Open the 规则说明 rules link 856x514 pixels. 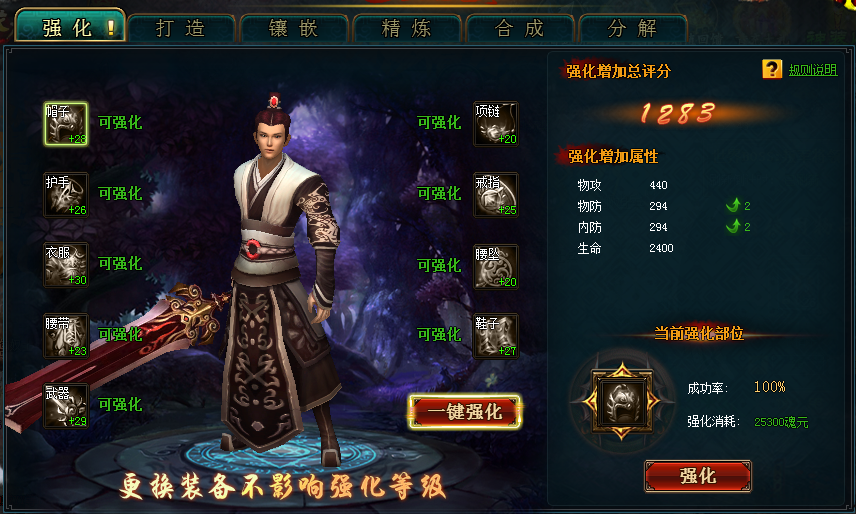[813, 70]
